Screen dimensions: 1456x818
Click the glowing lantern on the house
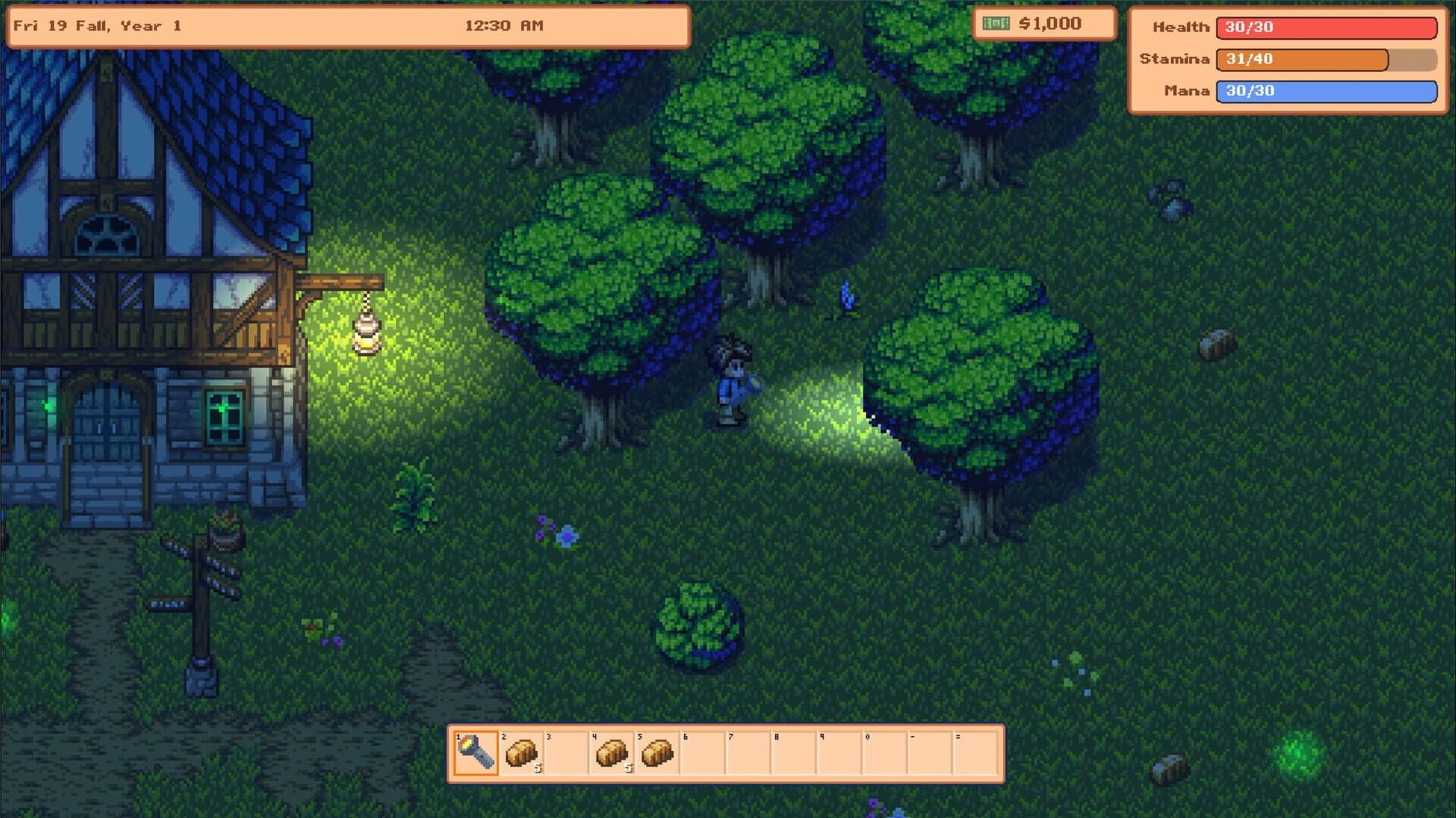(x=366, y=334)
